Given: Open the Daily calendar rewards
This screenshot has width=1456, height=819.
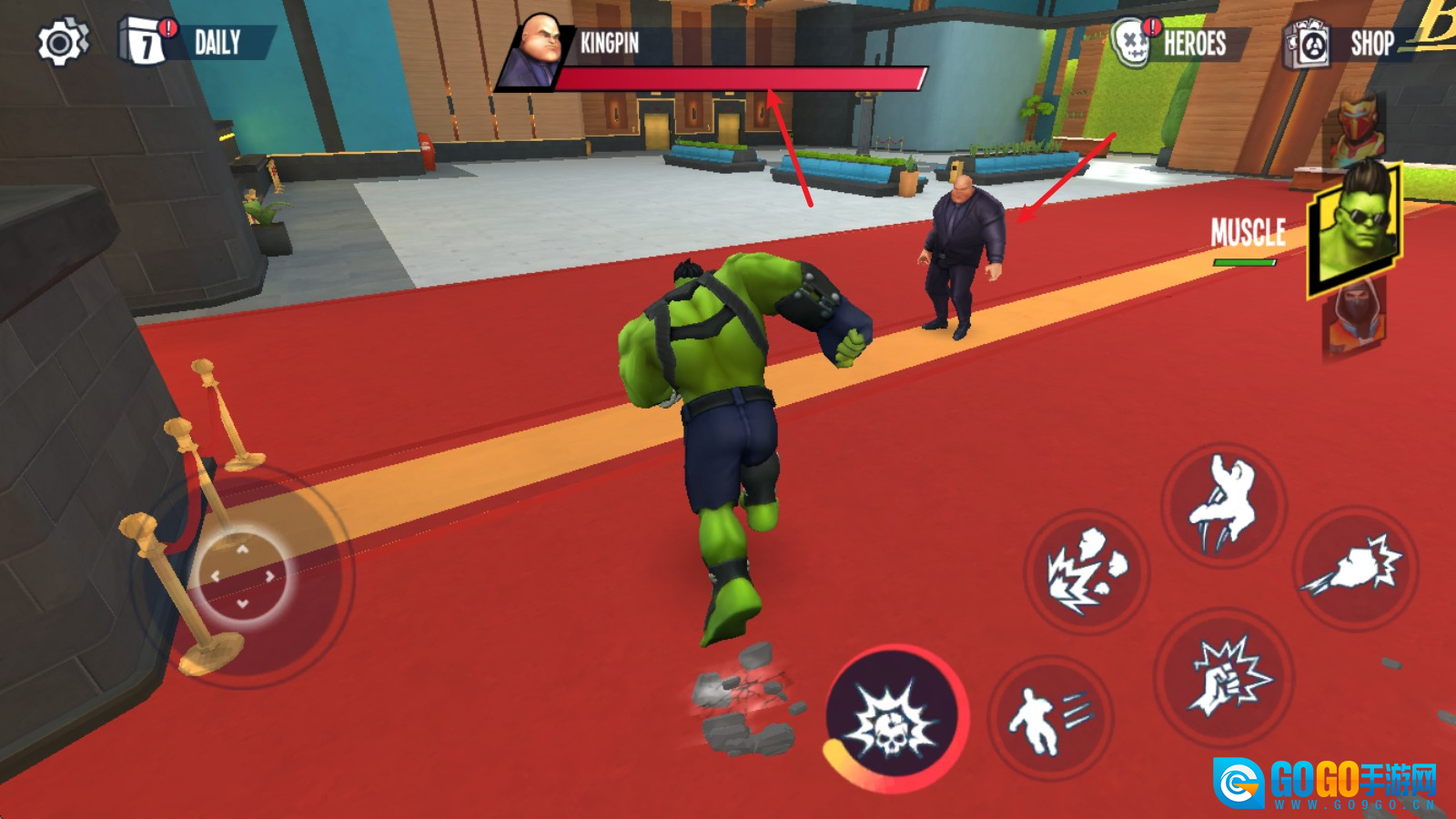Looking at the screenshot, I should click(x=196, y=42).
